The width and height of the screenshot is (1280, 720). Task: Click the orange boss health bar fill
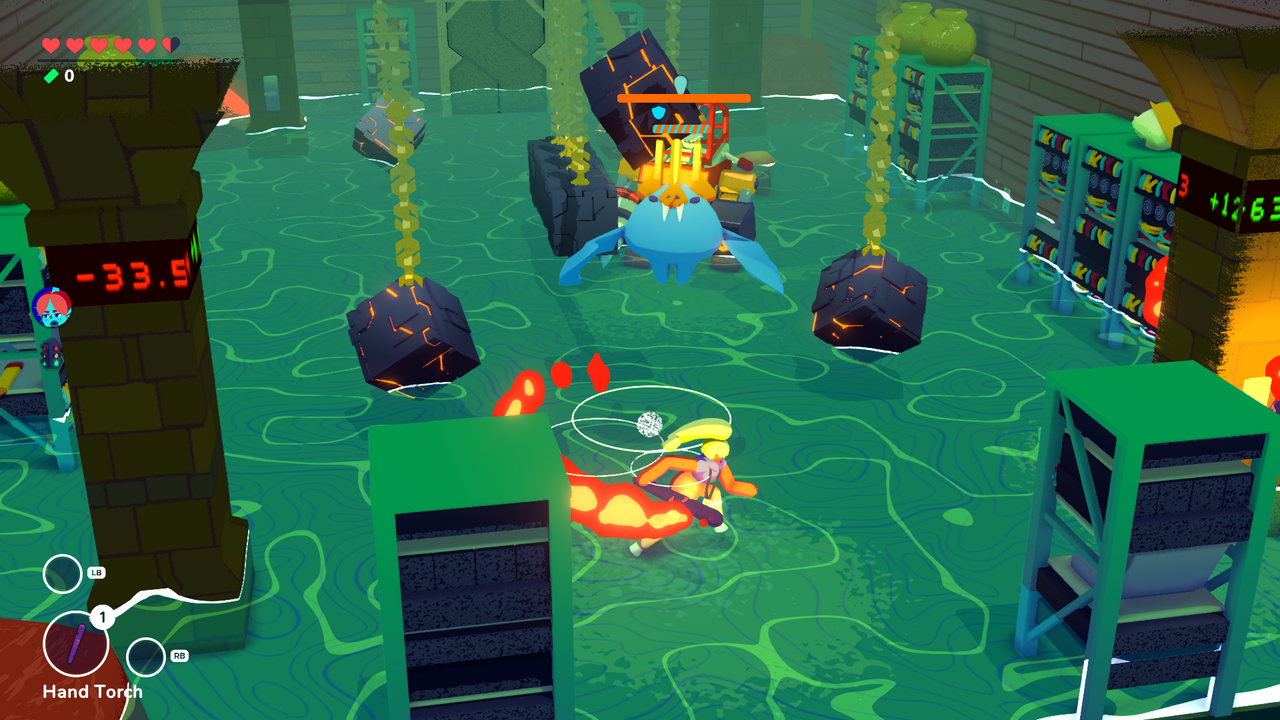[683, 98]
